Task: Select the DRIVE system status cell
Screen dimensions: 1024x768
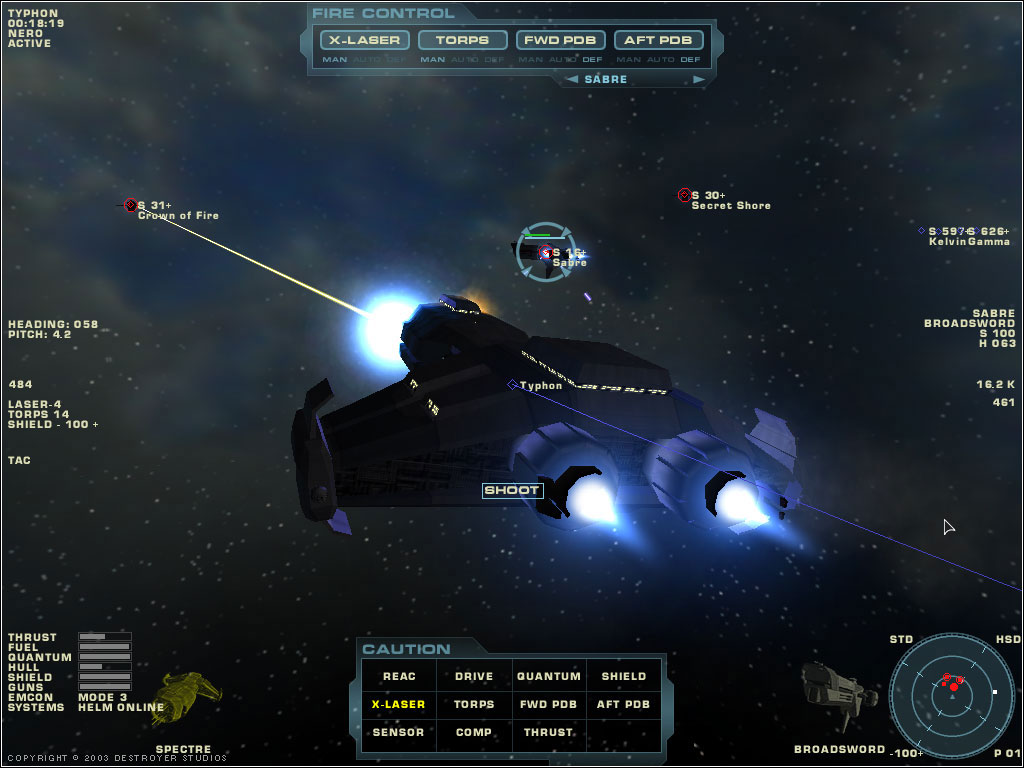Action: point(474,677)
